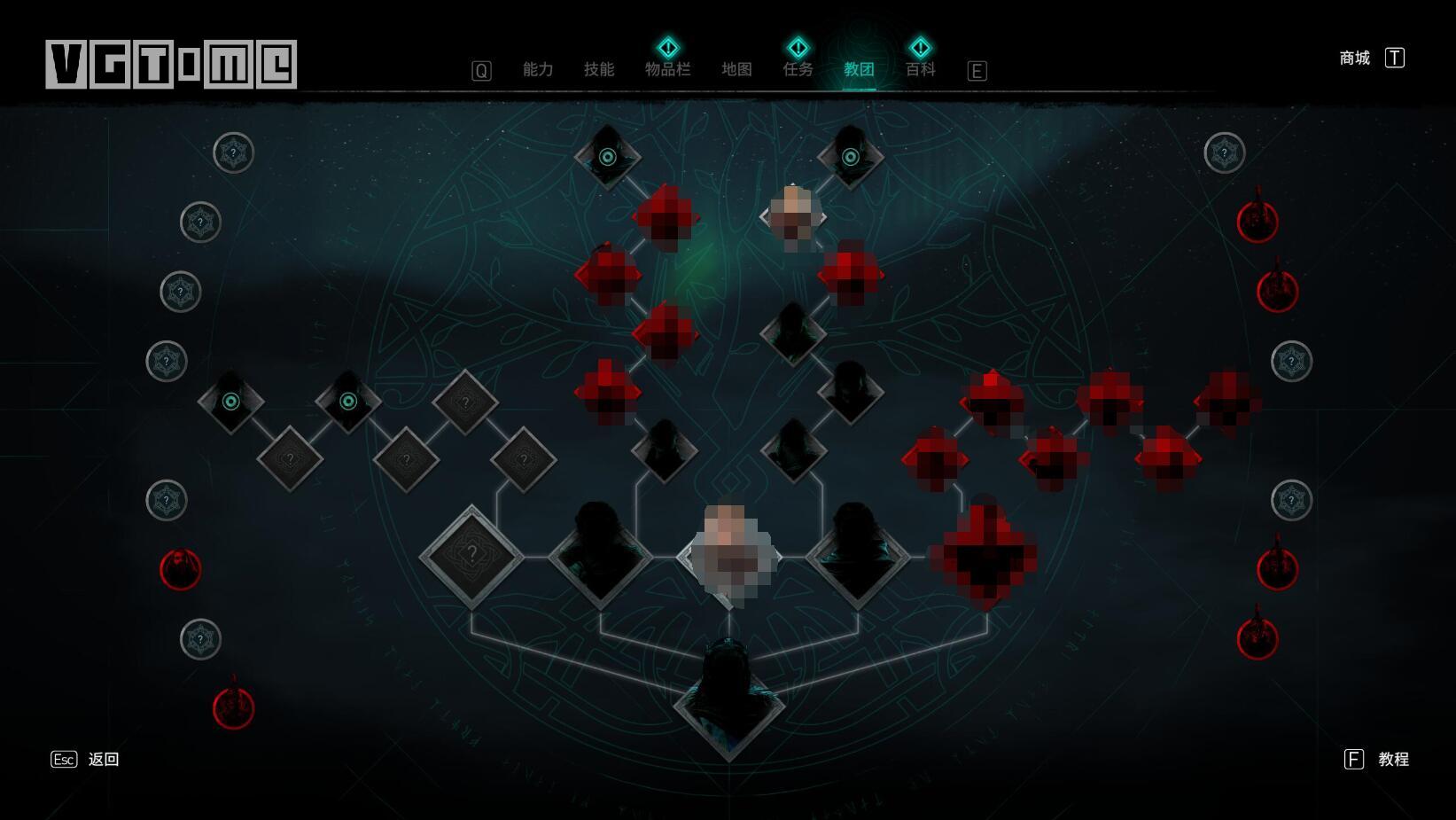Select the 物品栏 tab

point(667,69)
